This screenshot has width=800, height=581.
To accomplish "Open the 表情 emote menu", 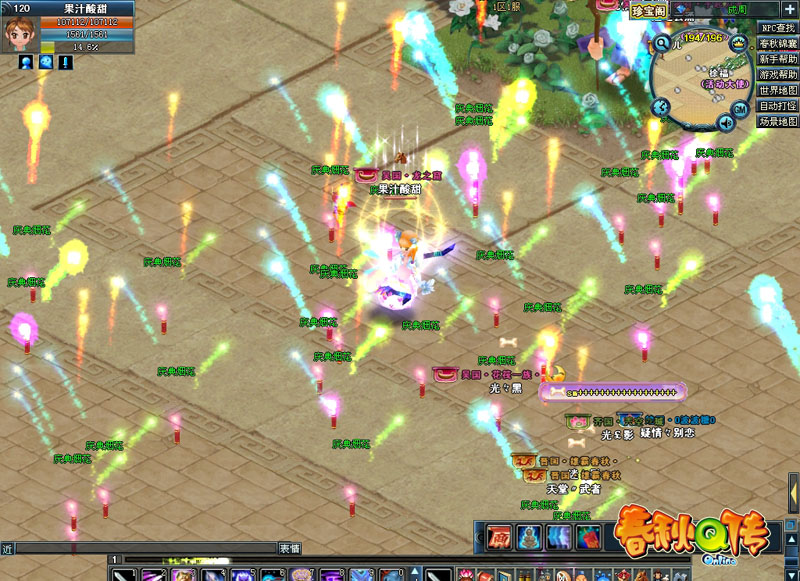I will (290, 548).
